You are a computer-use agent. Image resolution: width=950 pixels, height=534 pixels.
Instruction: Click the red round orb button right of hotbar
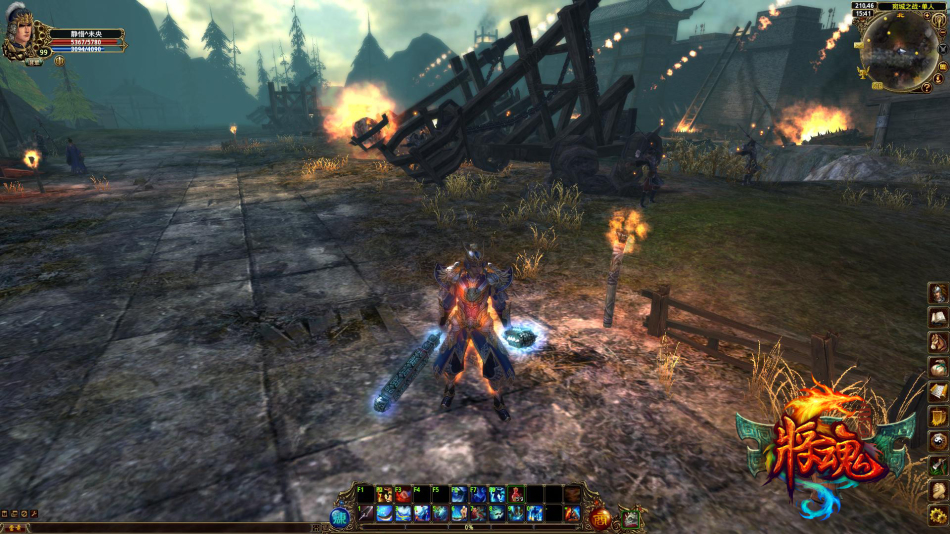click(600, 517)
